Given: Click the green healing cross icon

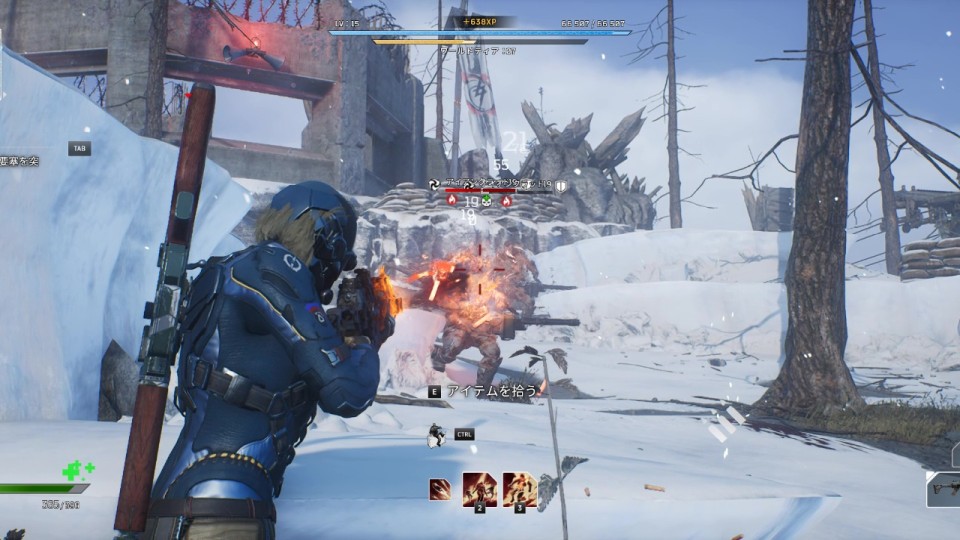Looking at the screenshot, I should [75, 470].
